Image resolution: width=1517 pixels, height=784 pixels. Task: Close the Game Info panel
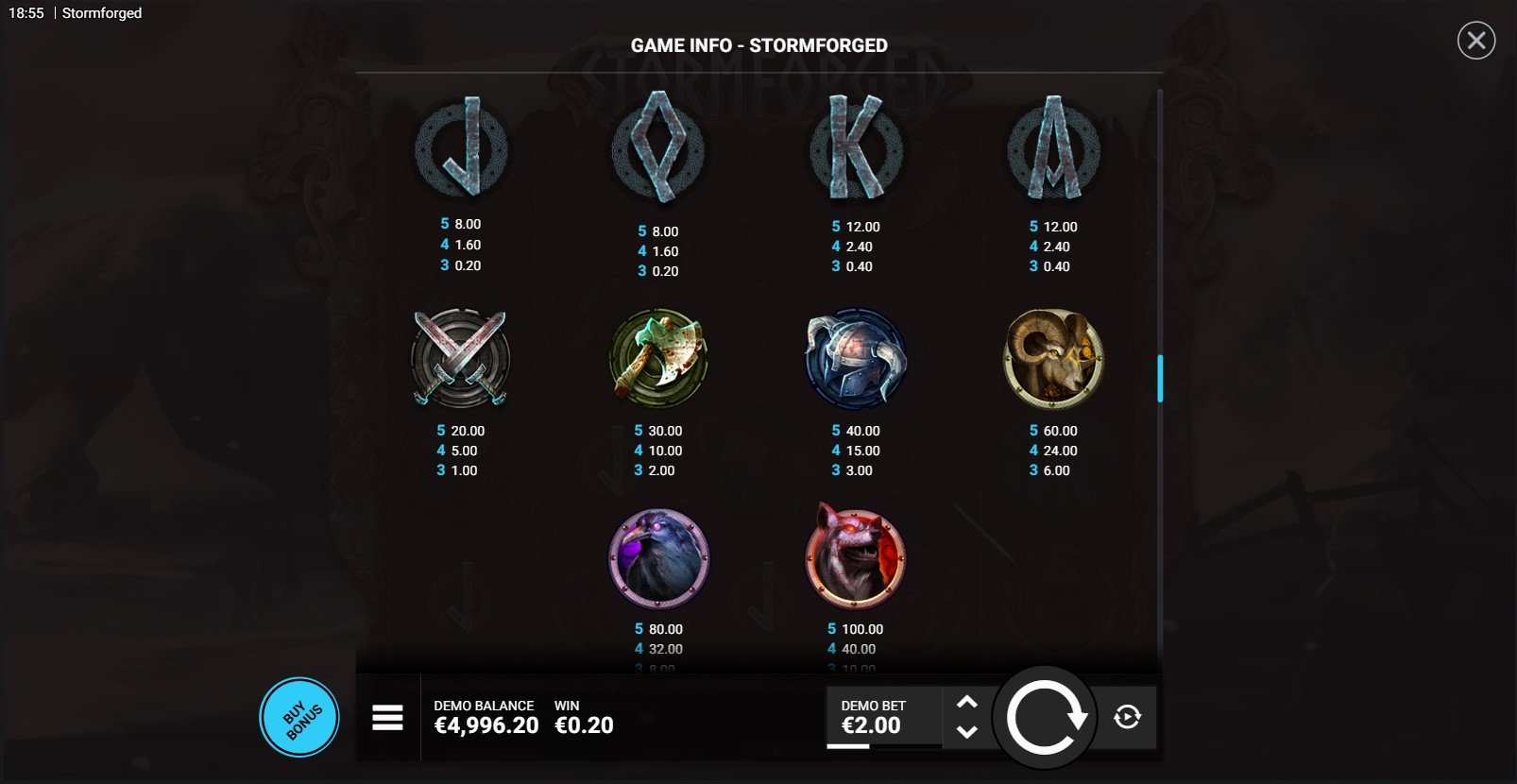[x=1475, y=41]
